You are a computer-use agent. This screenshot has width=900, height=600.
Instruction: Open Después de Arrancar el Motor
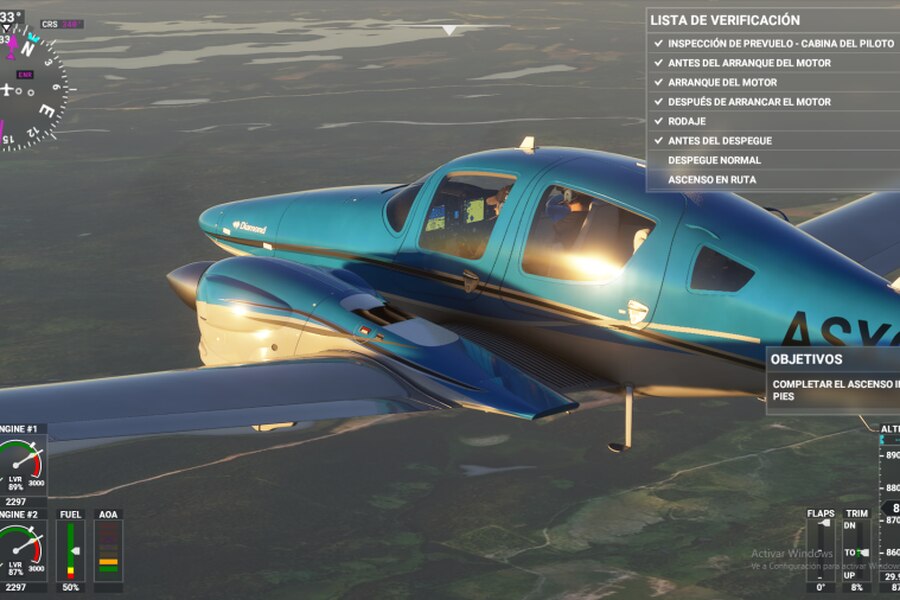[749, 102]
